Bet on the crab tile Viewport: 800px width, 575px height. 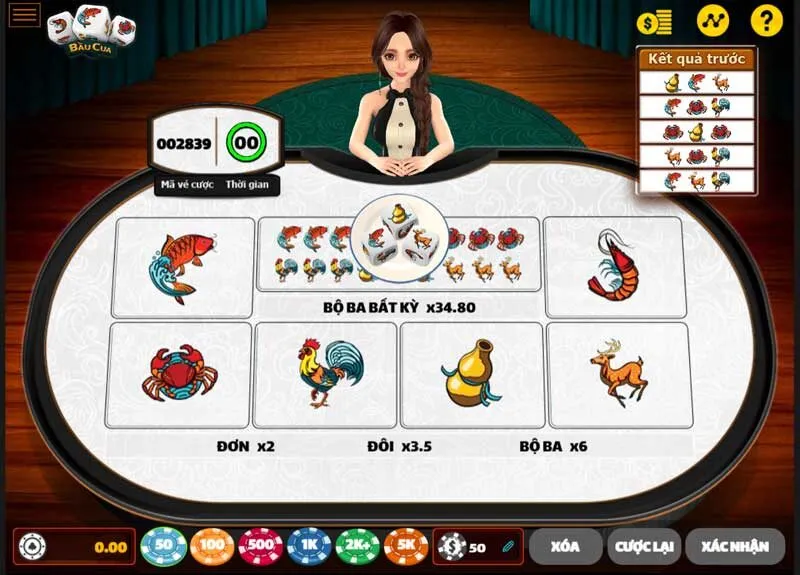pyautogui.click(x=178, y=373)
